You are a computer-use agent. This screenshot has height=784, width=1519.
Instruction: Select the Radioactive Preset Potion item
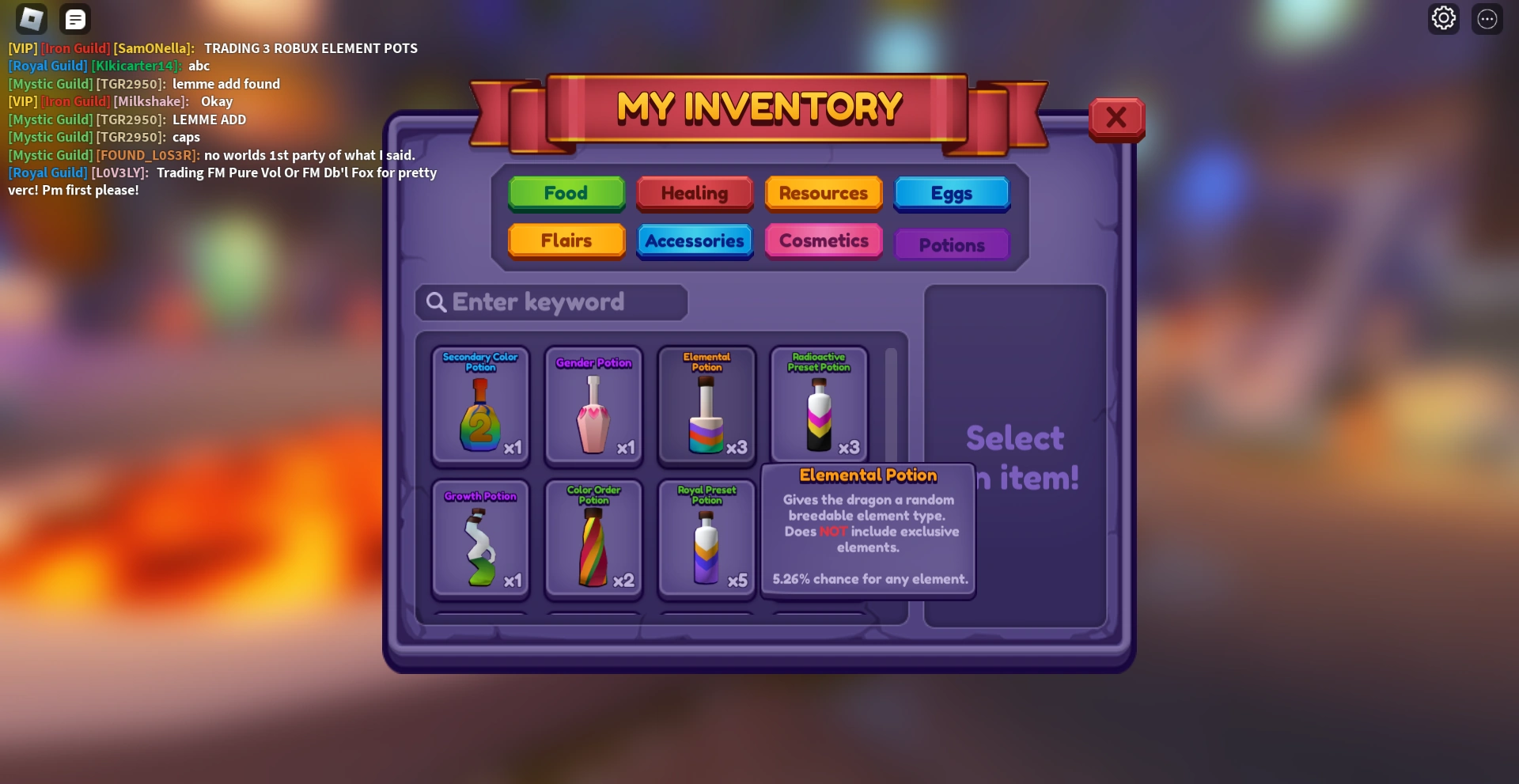pyautogui.click(x=818, y=406)
